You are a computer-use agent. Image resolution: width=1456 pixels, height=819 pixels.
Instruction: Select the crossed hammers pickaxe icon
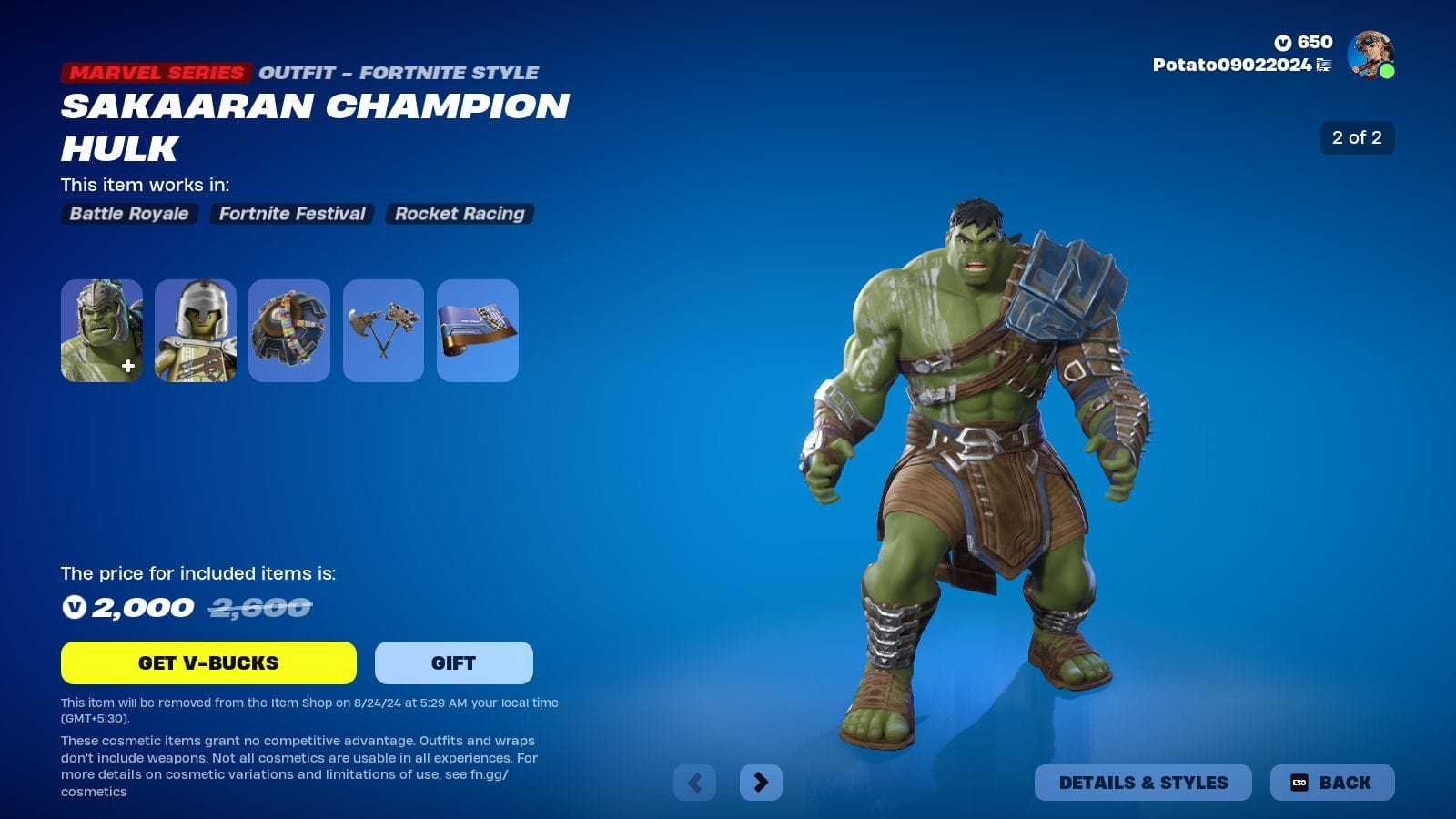(384, 330)
